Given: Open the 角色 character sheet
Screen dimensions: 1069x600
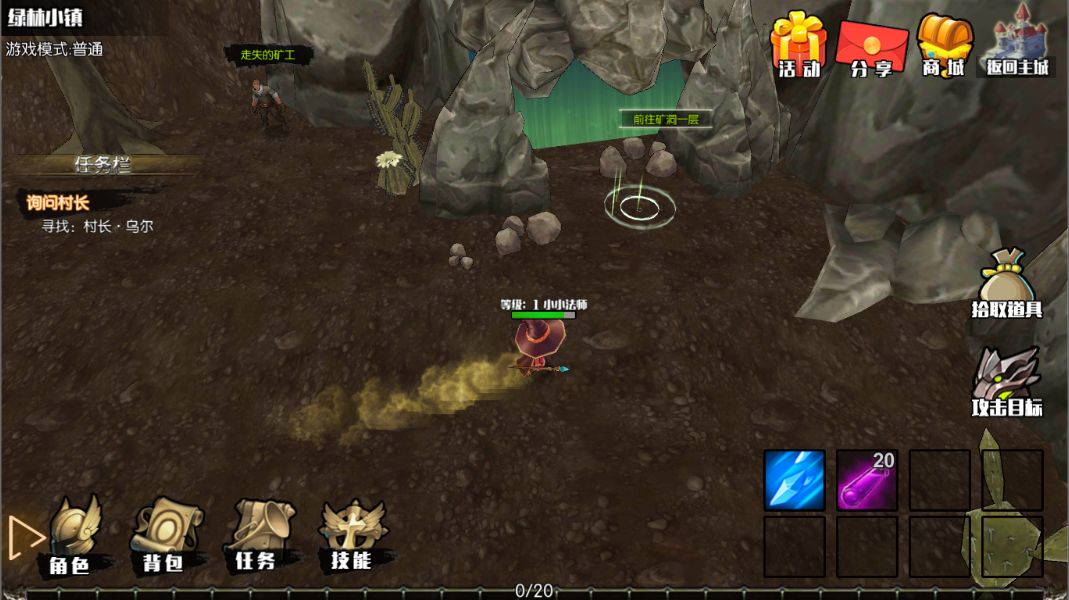Looking at the screenshot, I should (70, 537).
